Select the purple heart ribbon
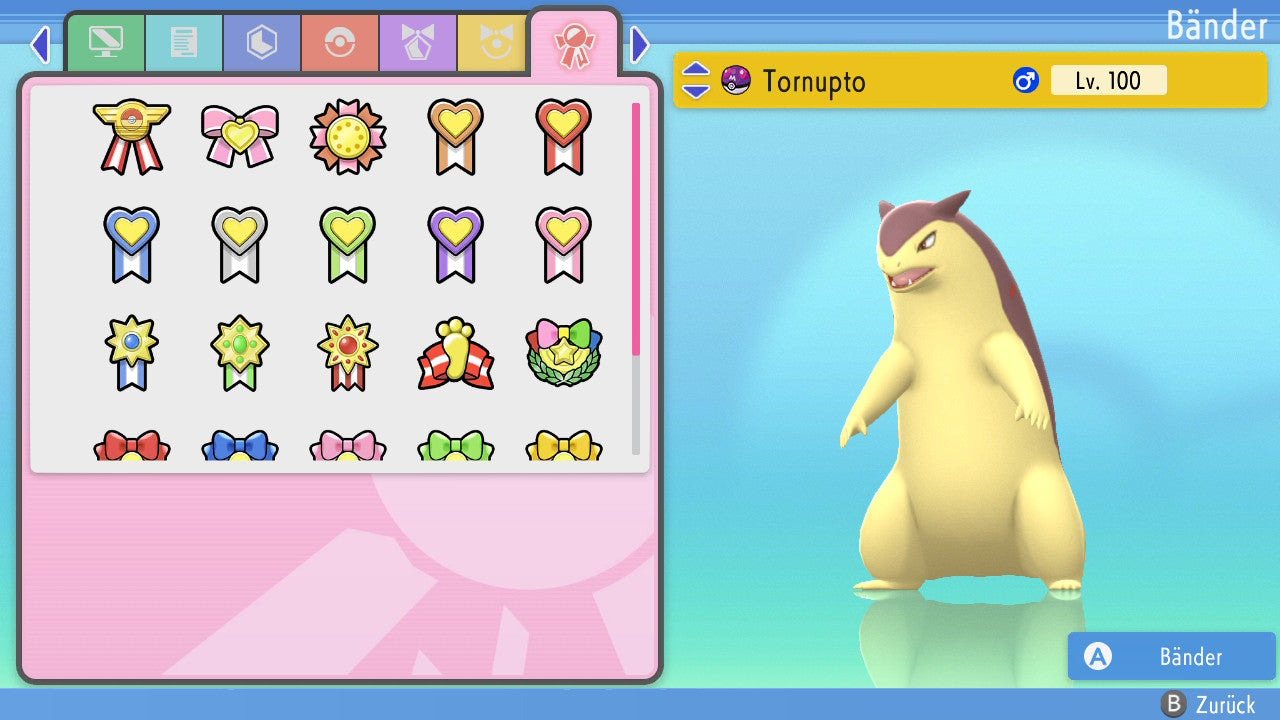Viewport: 1280px width, 720px height. coord(456,244)
